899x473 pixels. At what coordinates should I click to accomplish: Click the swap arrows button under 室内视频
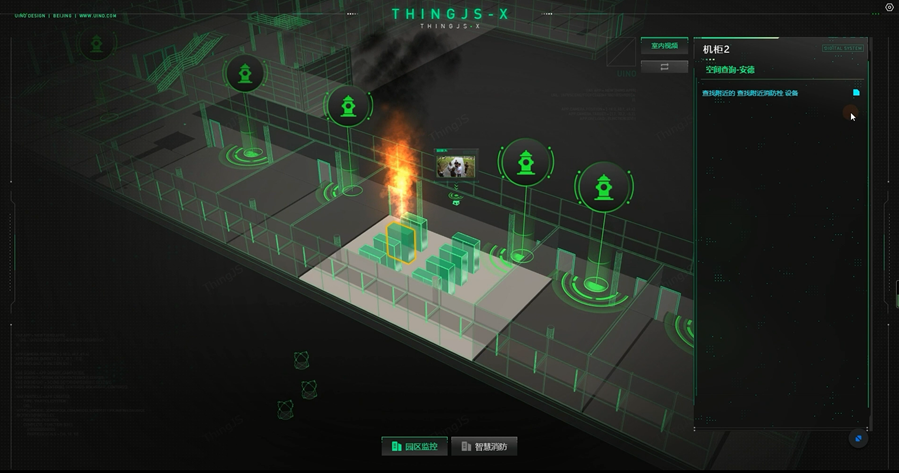[664, 67]
